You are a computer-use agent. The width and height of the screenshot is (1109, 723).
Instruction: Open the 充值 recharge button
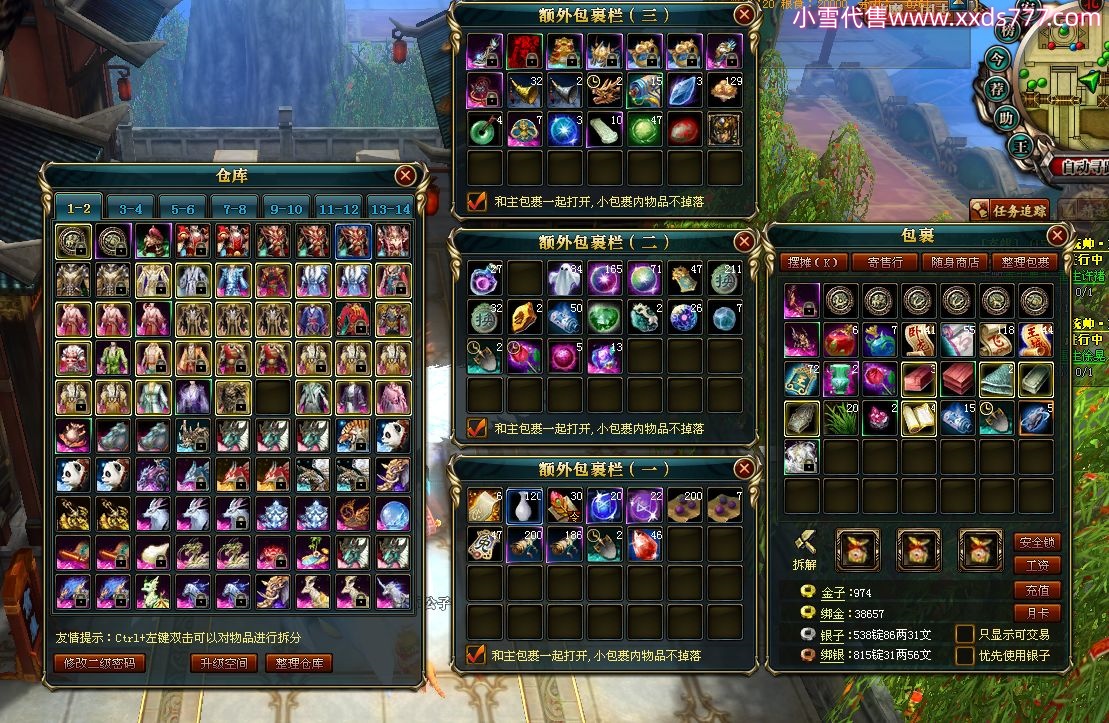coord(1037,590)
